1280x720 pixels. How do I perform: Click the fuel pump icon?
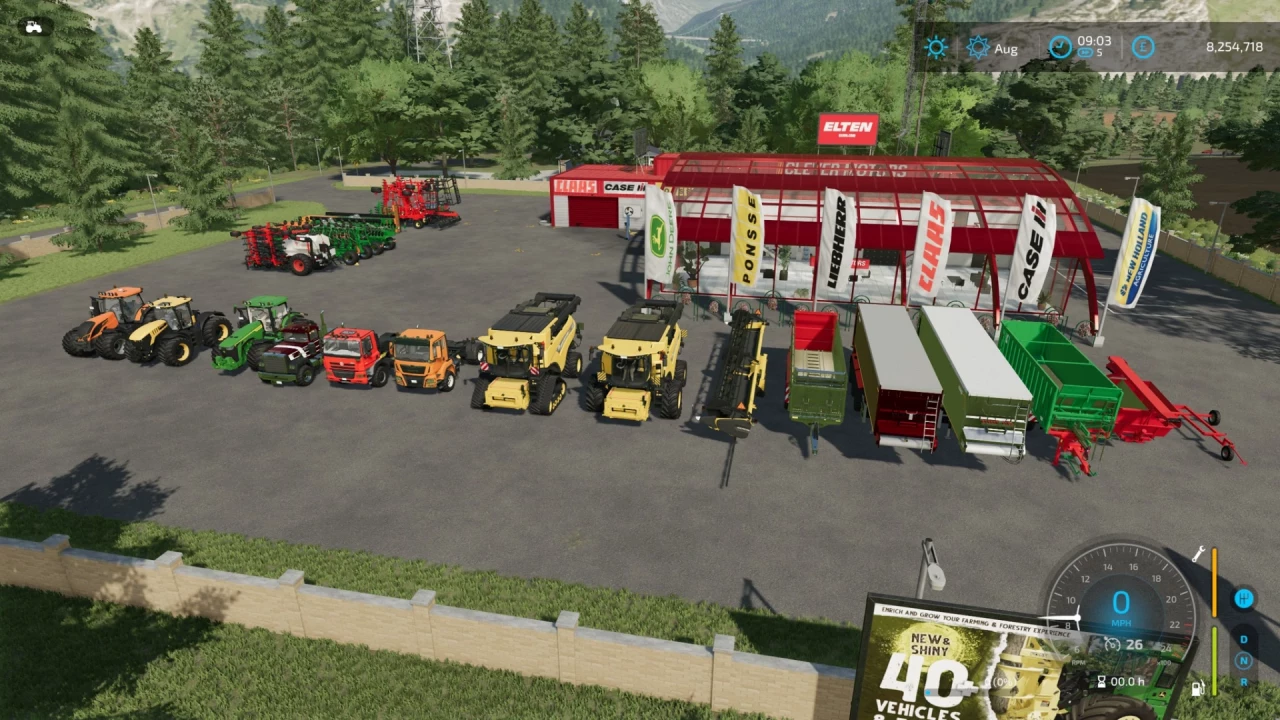(x=1196, y=688)
